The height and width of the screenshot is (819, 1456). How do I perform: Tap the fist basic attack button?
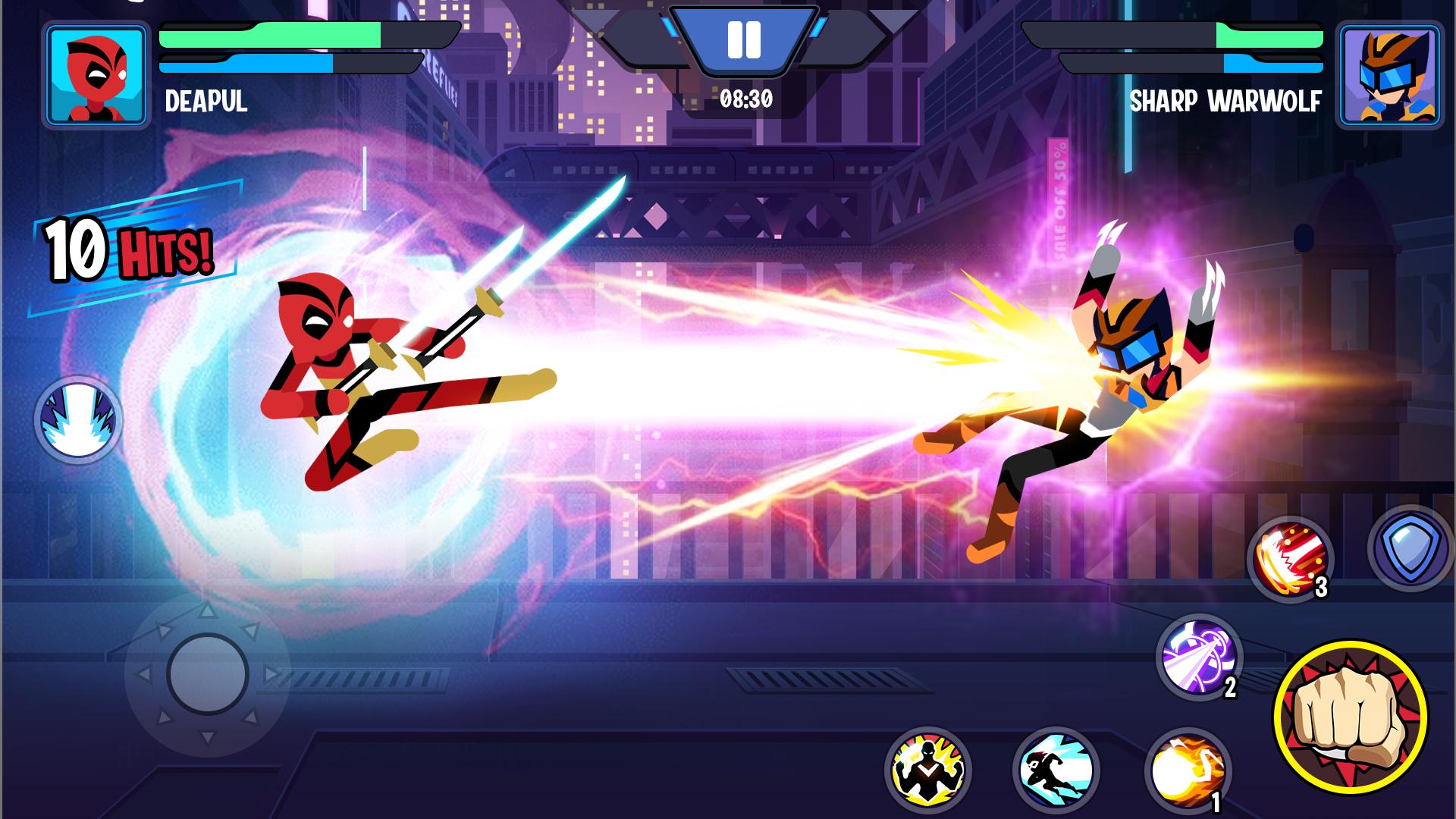1350,716
